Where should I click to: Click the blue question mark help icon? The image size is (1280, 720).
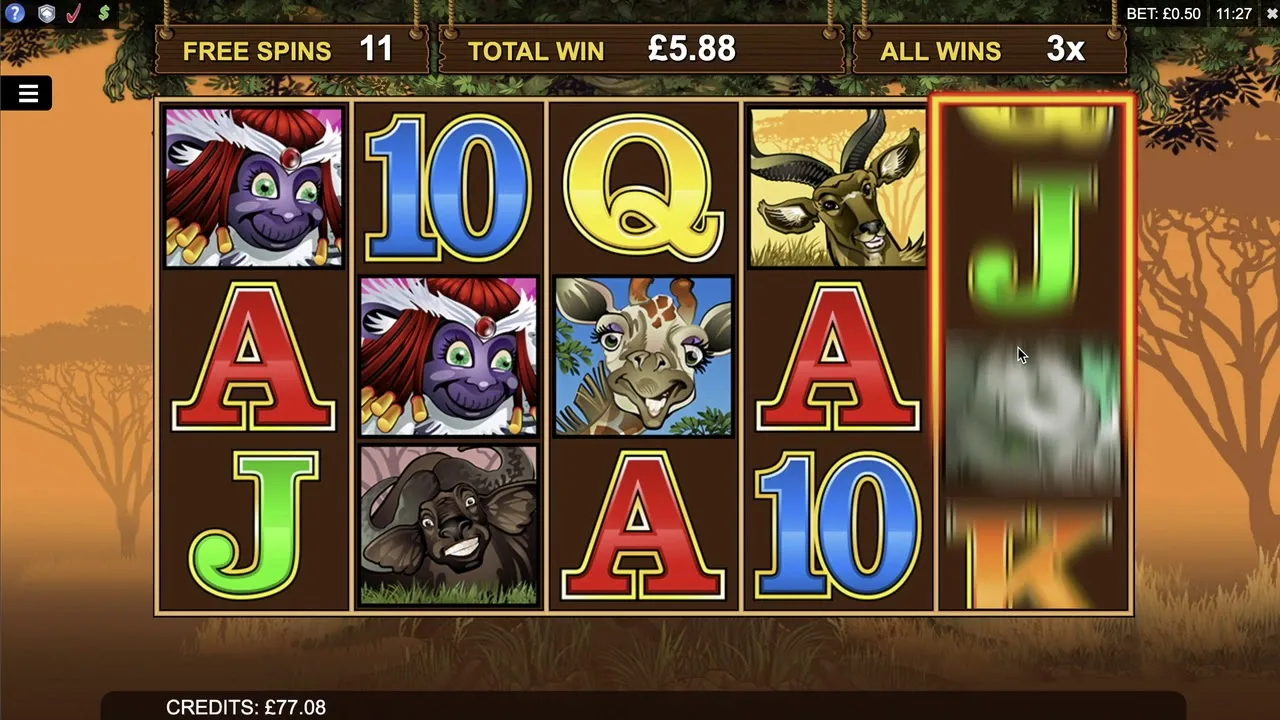tap(15, 14)
